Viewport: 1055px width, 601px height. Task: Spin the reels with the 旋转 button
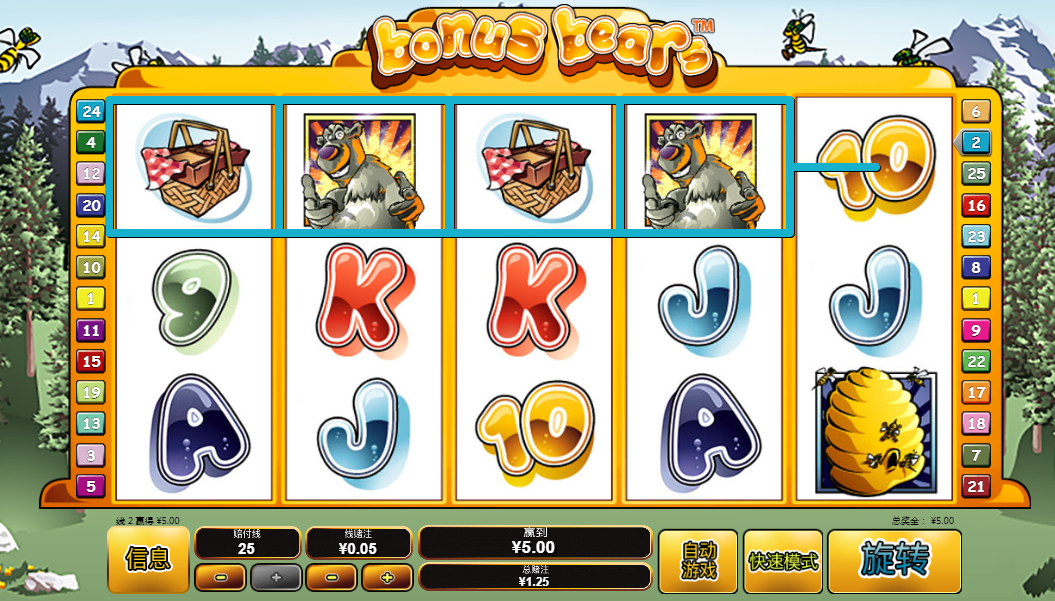[x=894, y=560]
